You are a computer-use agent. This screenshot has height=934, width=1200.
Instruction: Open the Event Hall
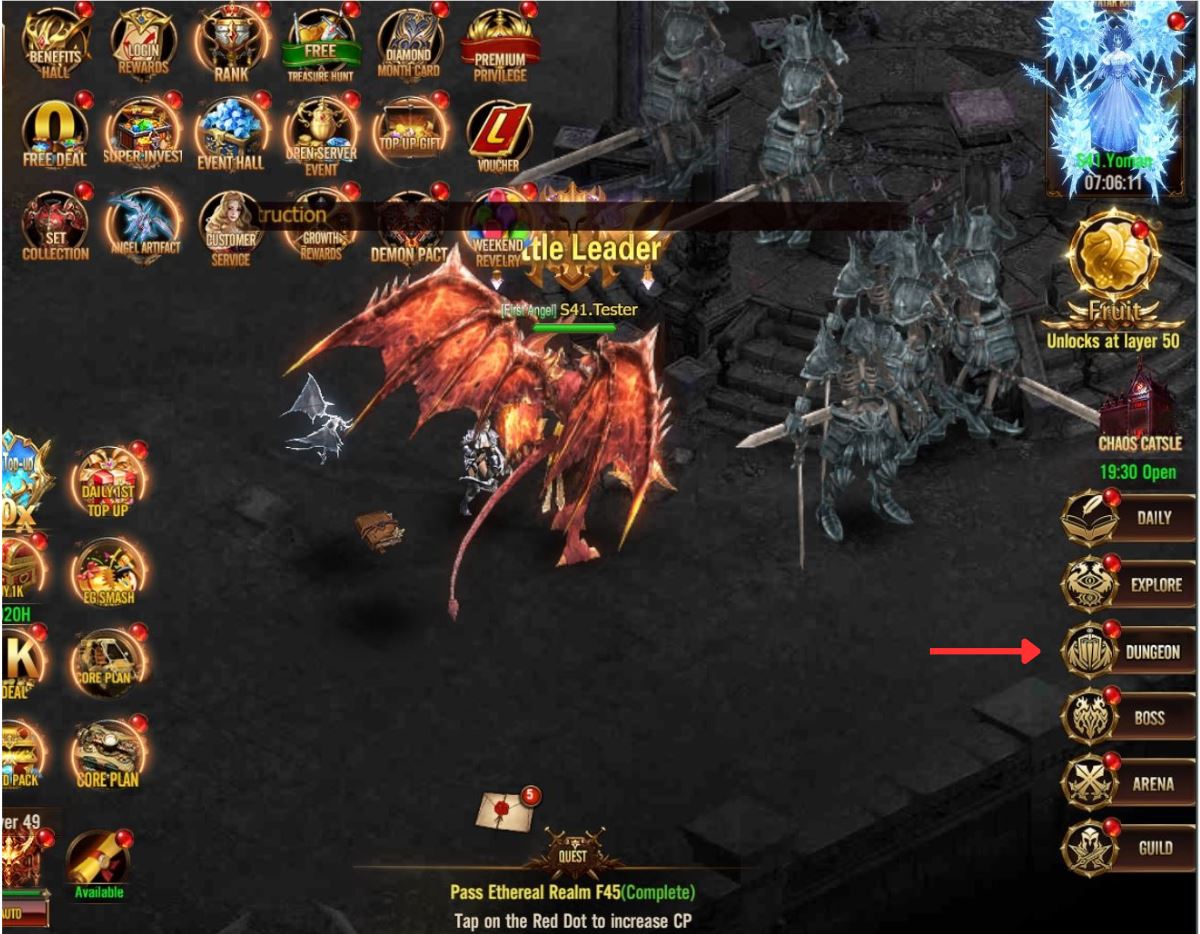tap(231, 132)
